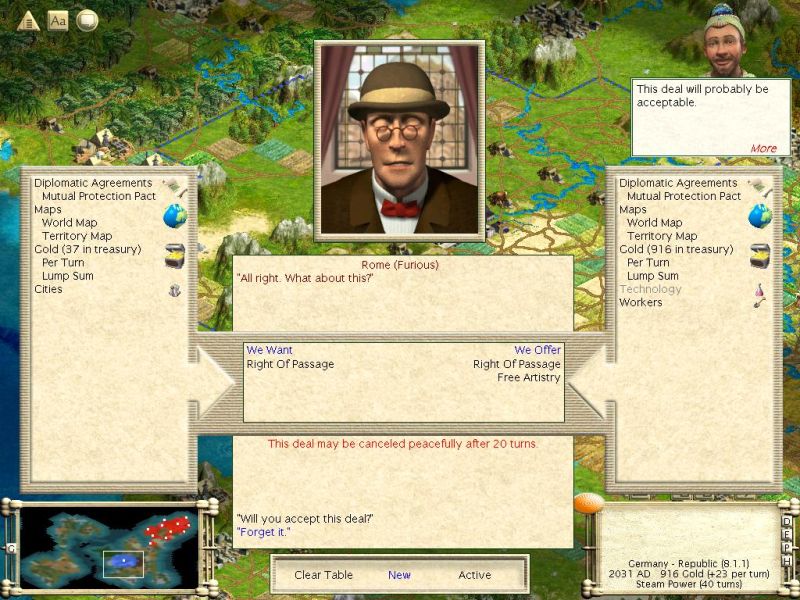Remove Free Artistry from the offer
This screenshot has height=600, width=800.
tap(528, 378)
